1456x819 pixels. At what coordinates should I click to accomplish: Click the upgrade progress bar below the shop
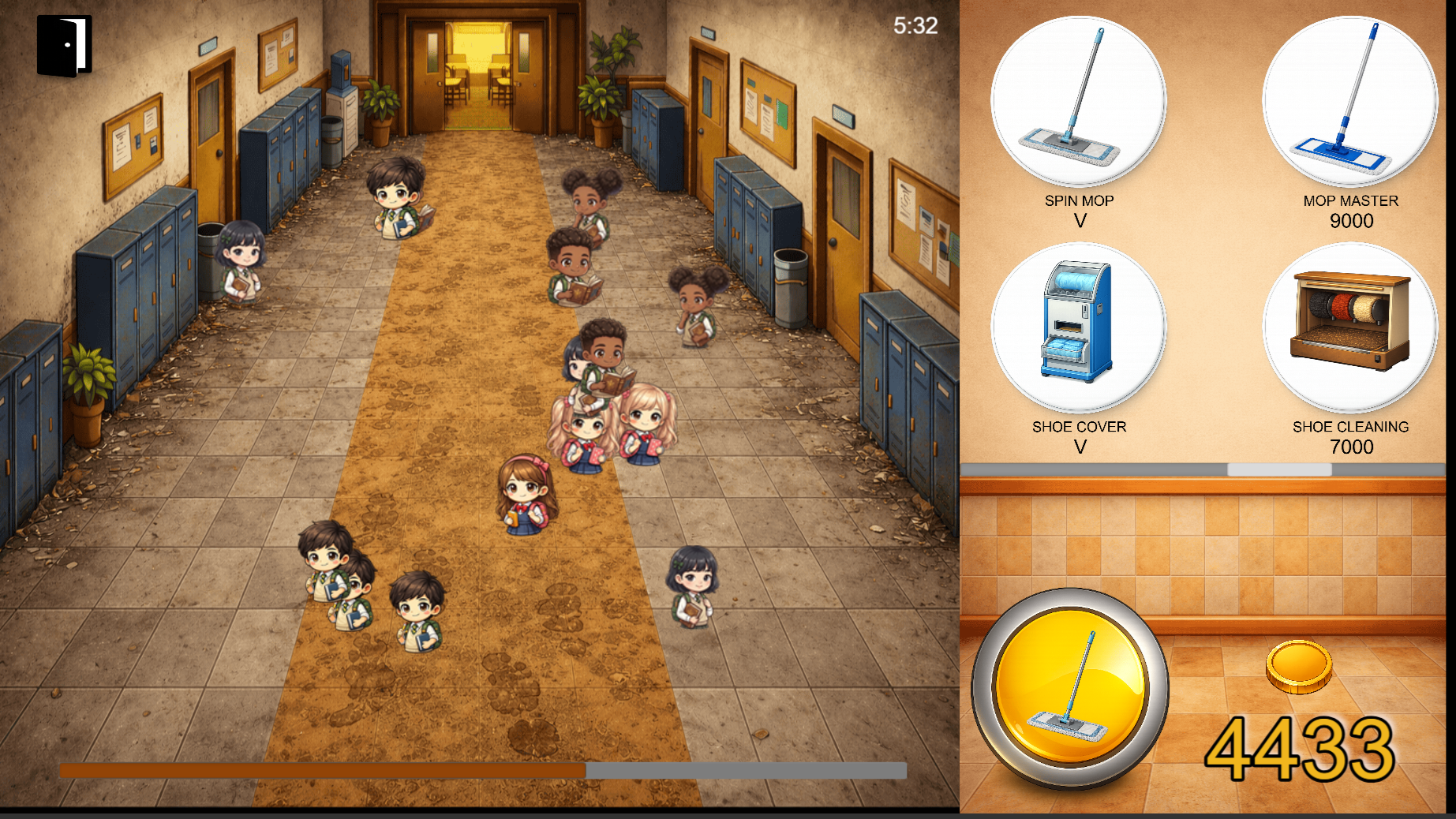pos(1200,468)
